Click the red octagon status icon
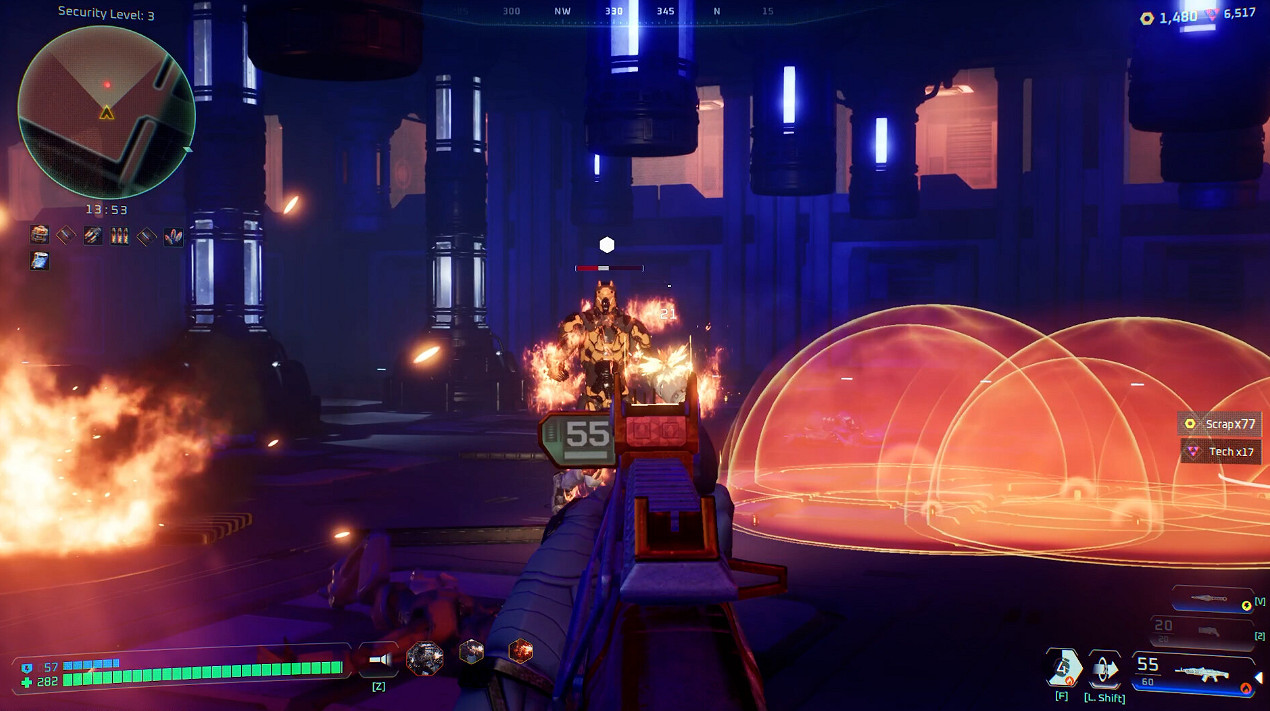This screenshot has height=711, width=1270. tap(425, 657)
